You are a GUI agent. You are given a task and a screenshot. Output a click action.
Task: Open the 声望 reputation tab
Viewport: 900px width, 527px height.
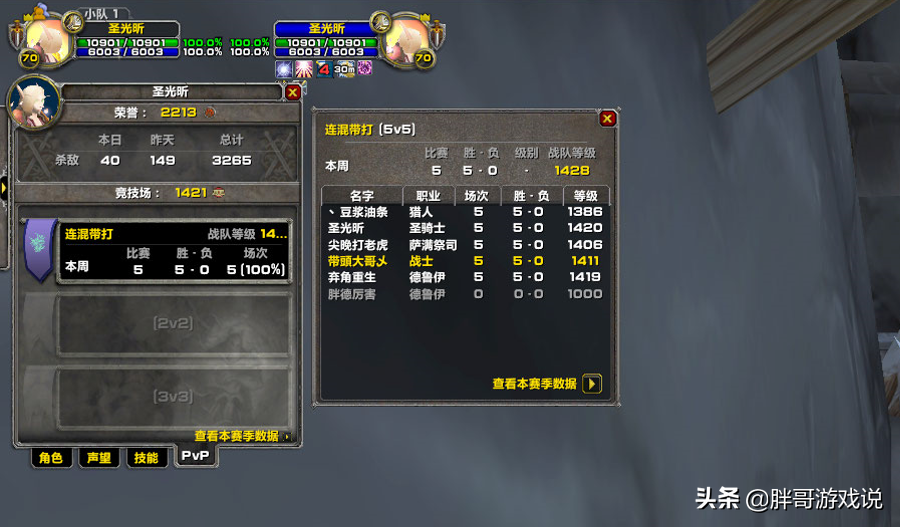coord(98,458)
